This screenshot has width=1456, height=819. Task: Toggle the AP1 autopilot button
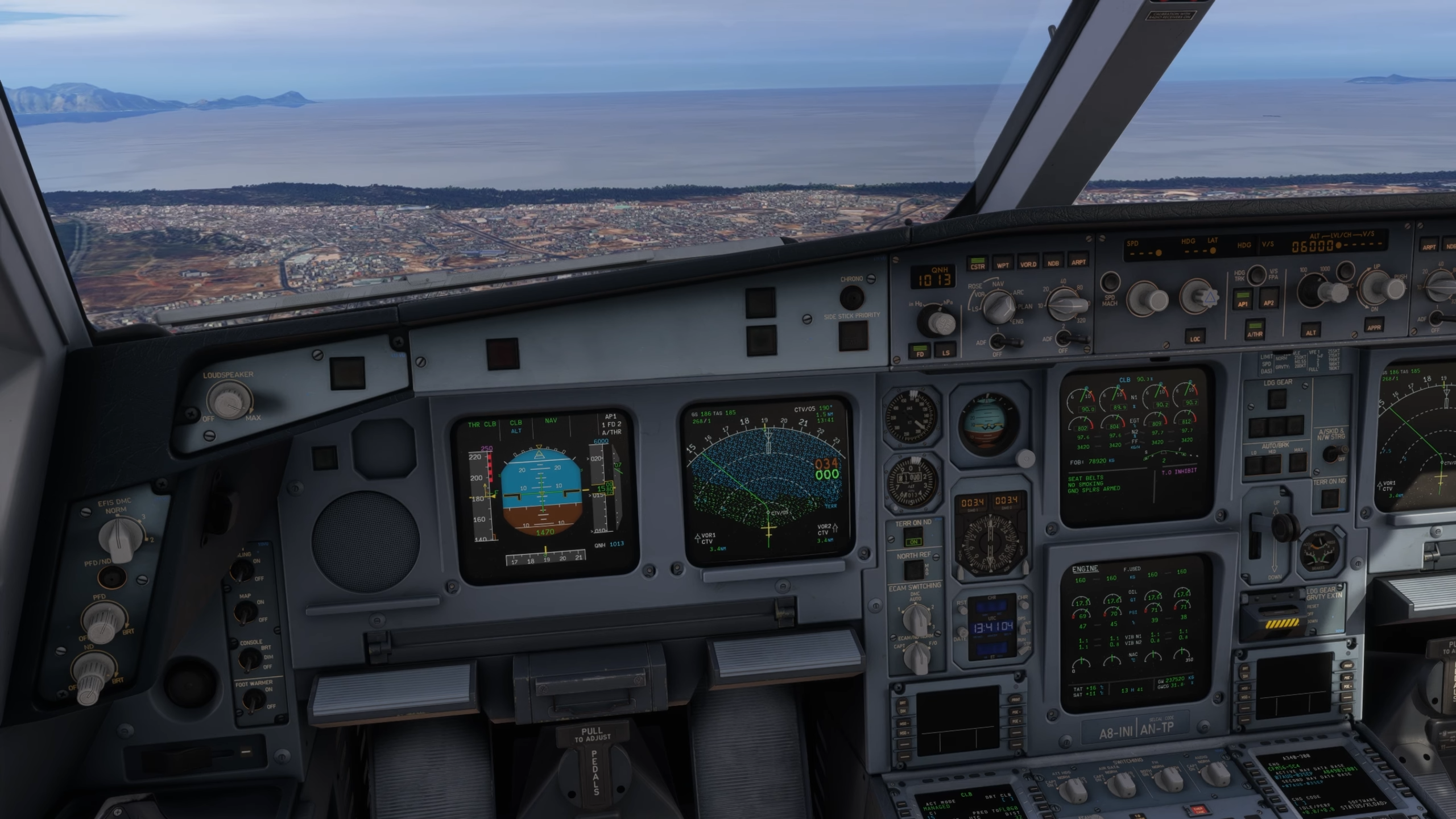1243,300
